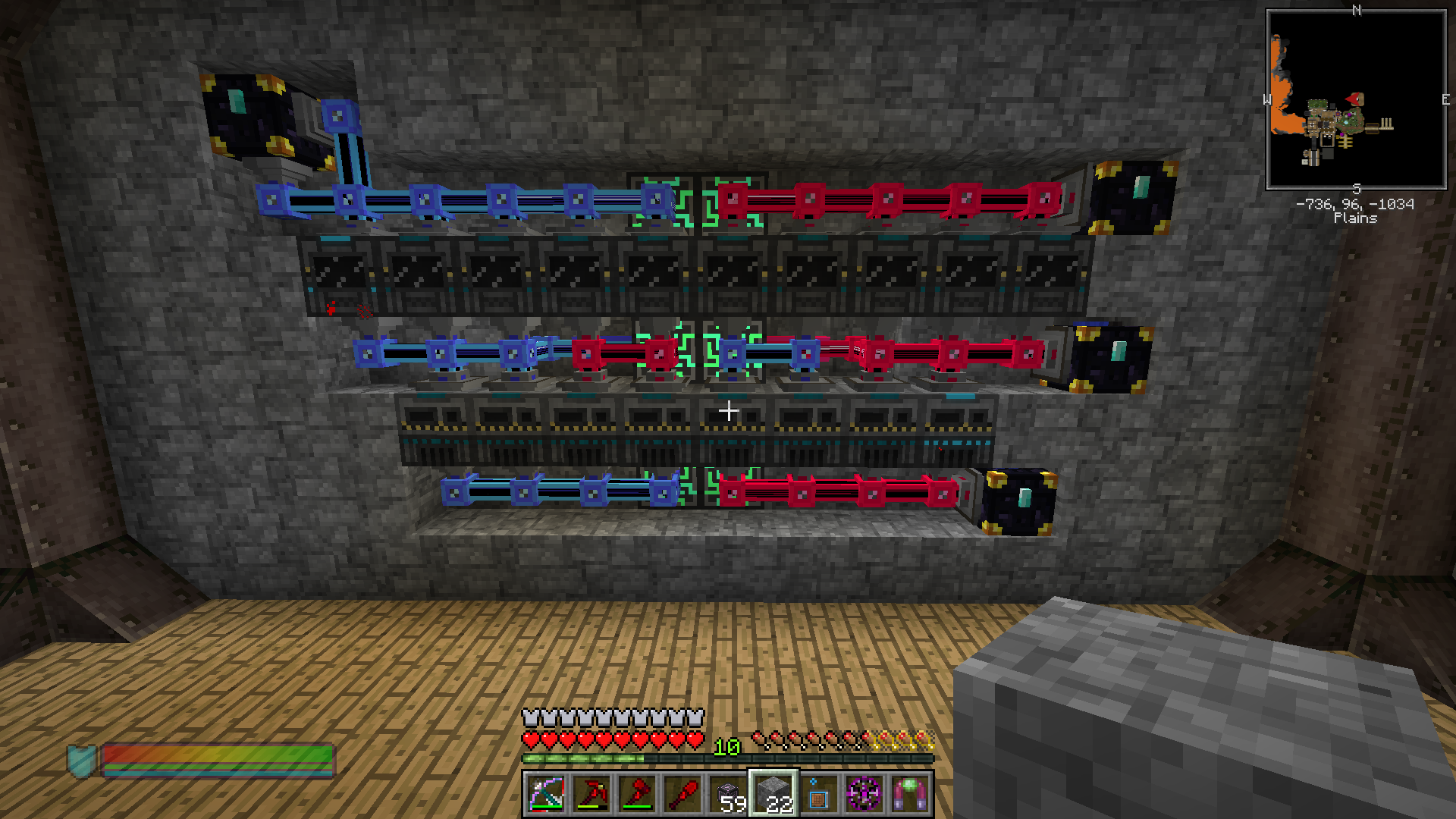This screenshot has height=819, width=1456.
Task: Select the stack of 59 dark blocks
Action: [x=728, y=794]
